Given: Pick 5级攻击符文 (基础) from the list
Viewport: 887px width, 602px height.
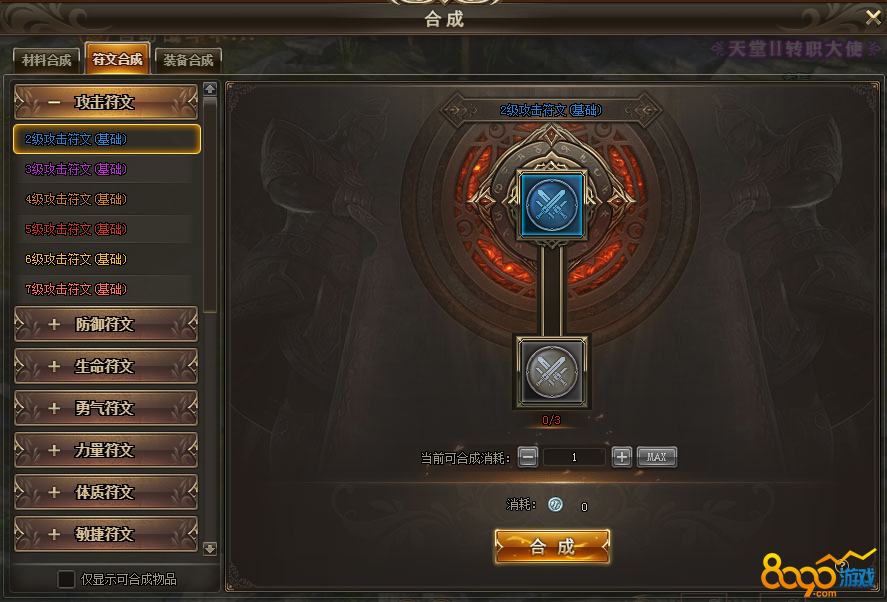Looking at the screenshot, I should pos(77,229).
